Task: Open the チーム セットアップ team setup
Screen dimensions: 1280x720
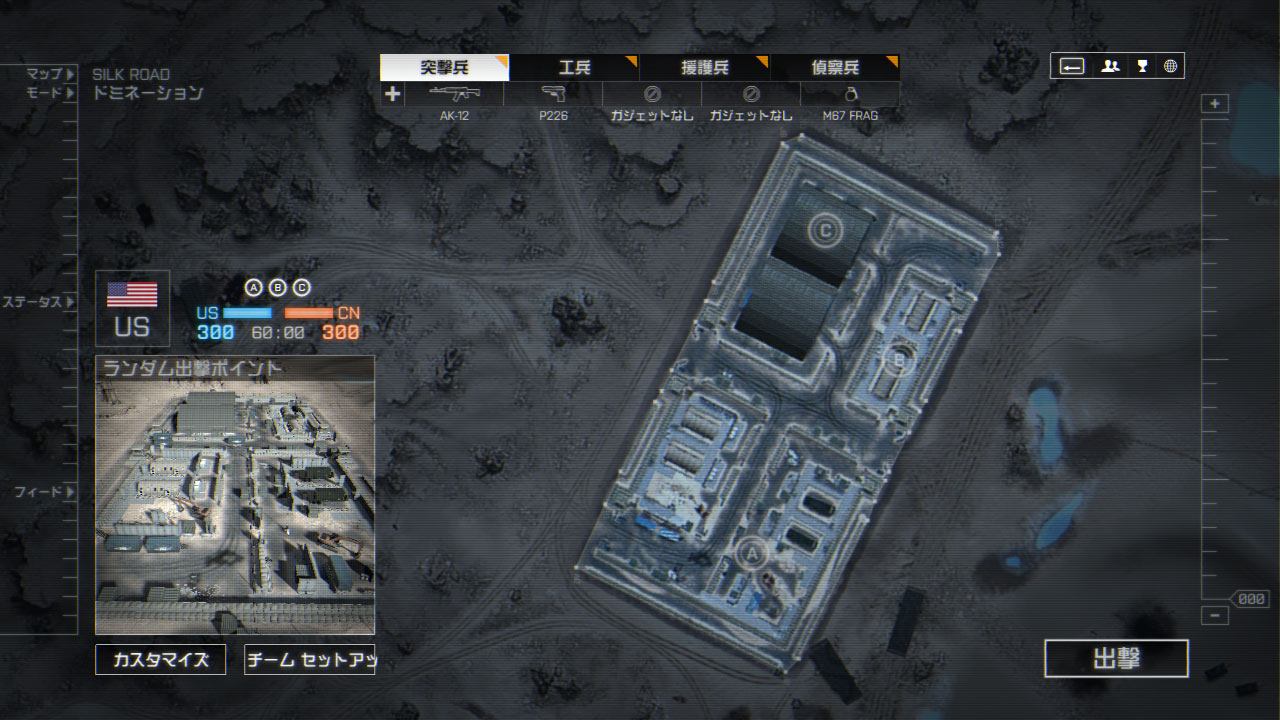Action: [x=309, y=660]
